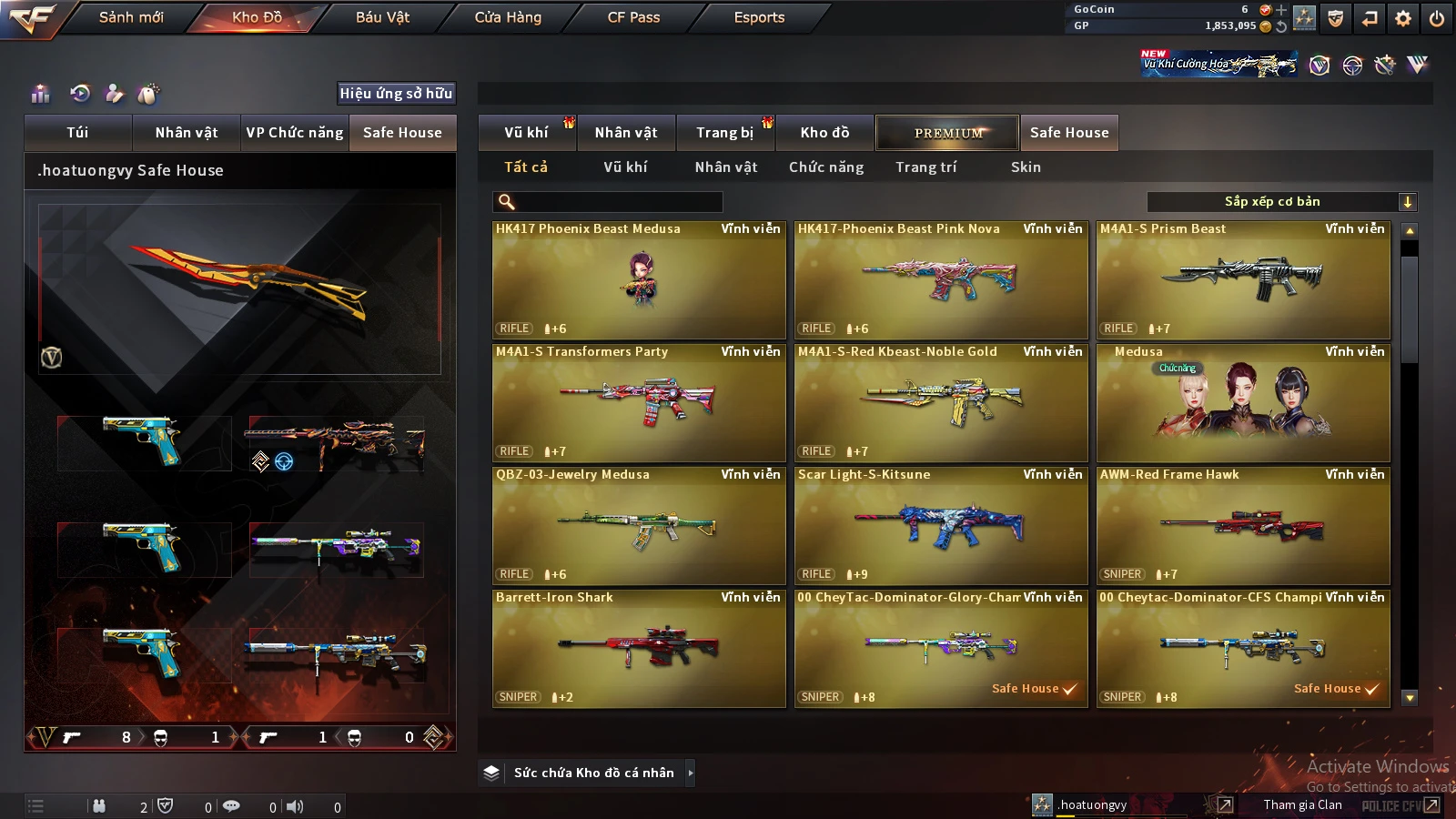Screen dimensions: 1456x819
Task: Open the Esports menu
Action: coord(759,17)
